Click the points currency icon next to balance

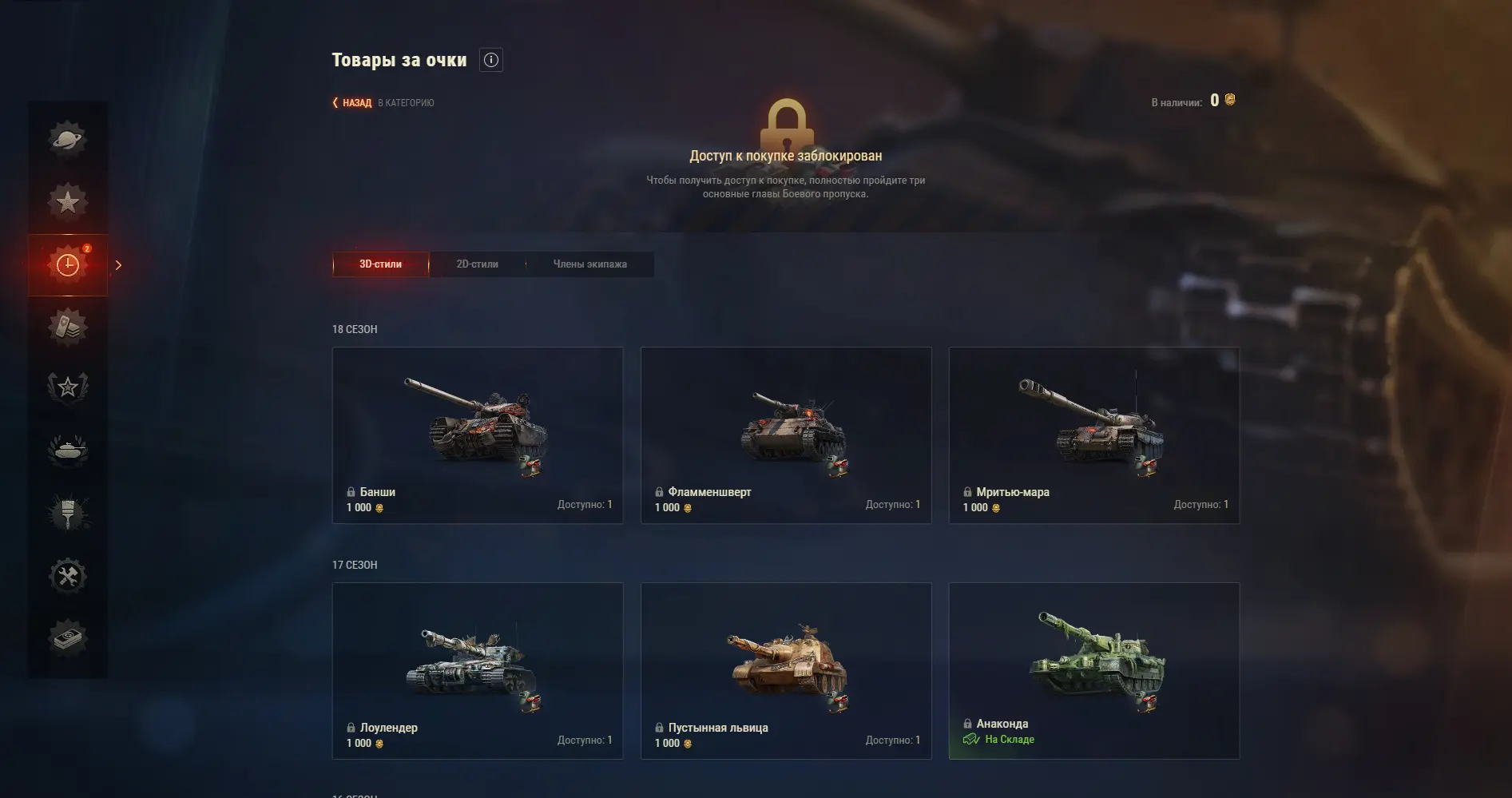pyautogui.click(x=1230, y=100)
